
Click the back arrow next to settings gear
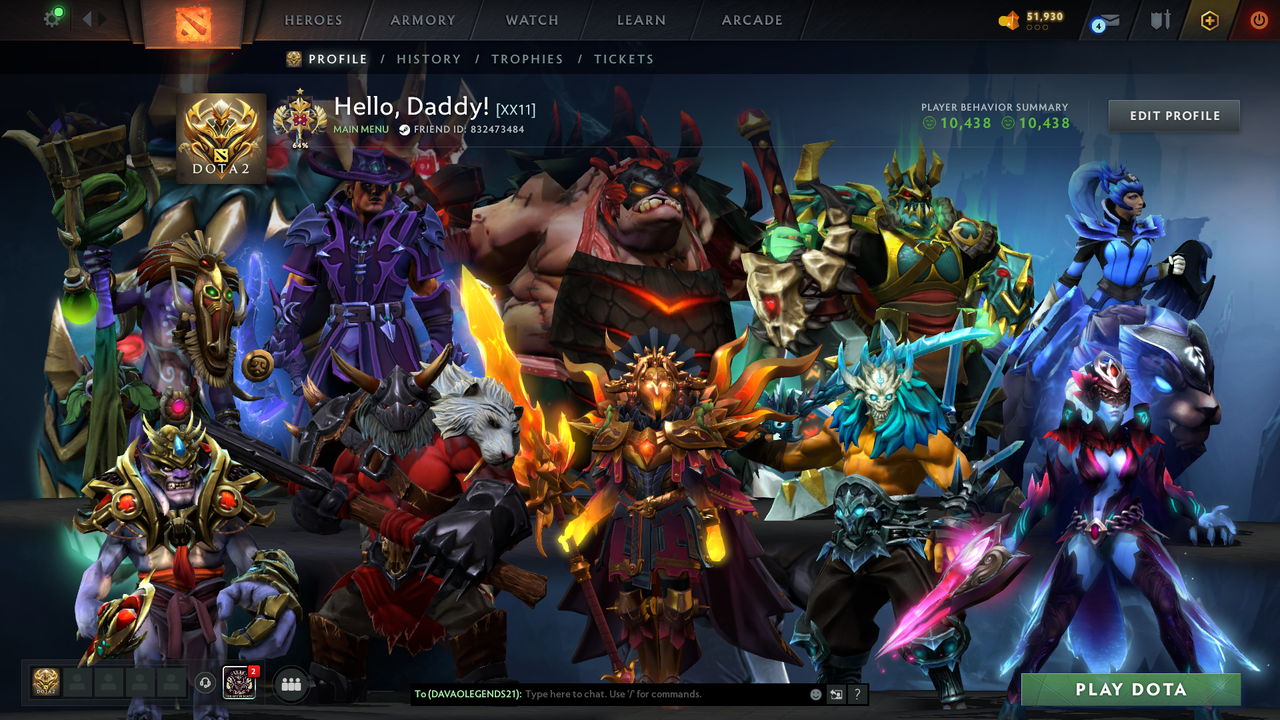[86, 19]
